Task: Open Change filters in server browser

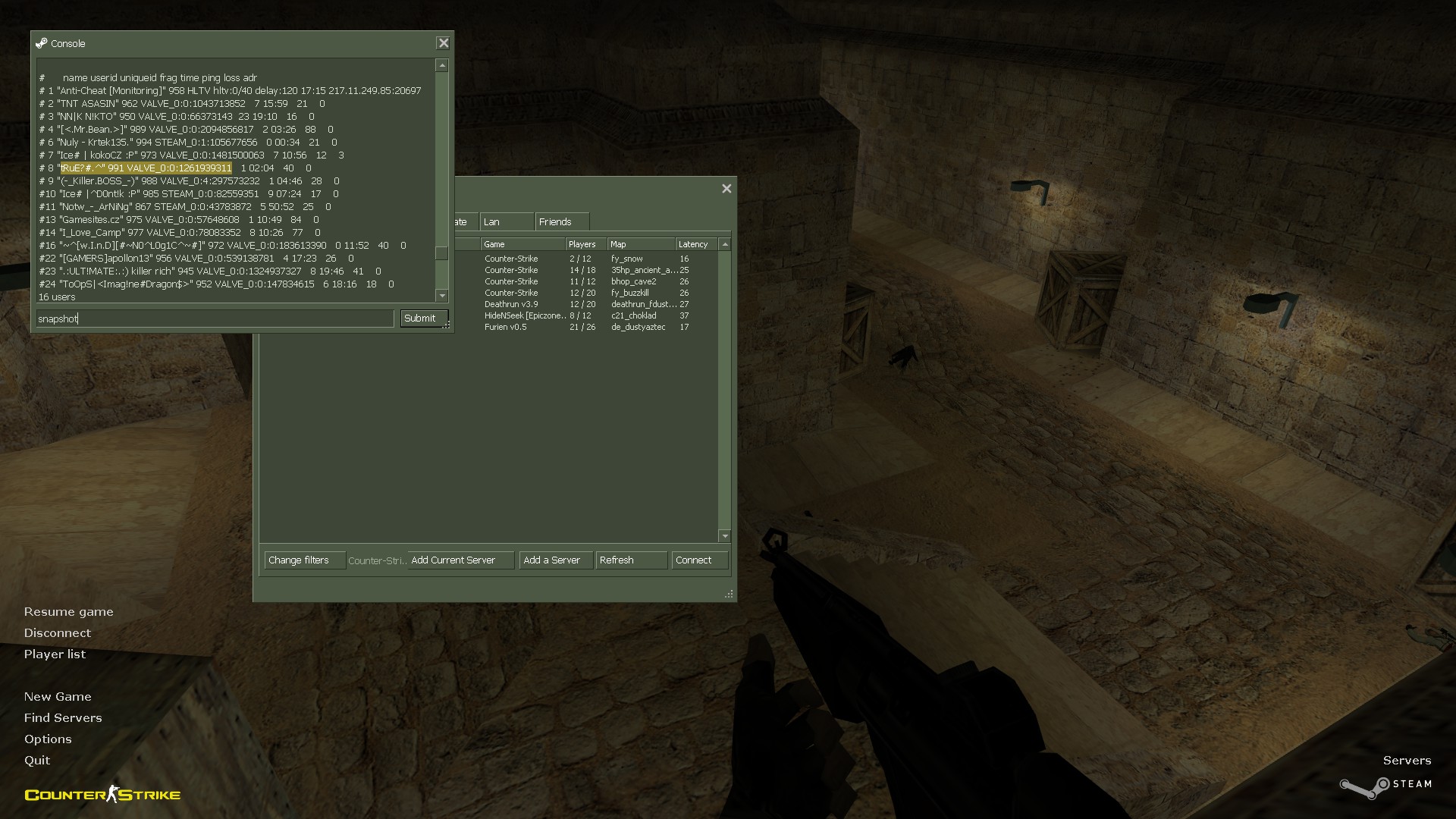Action: (x=304, y=560)
